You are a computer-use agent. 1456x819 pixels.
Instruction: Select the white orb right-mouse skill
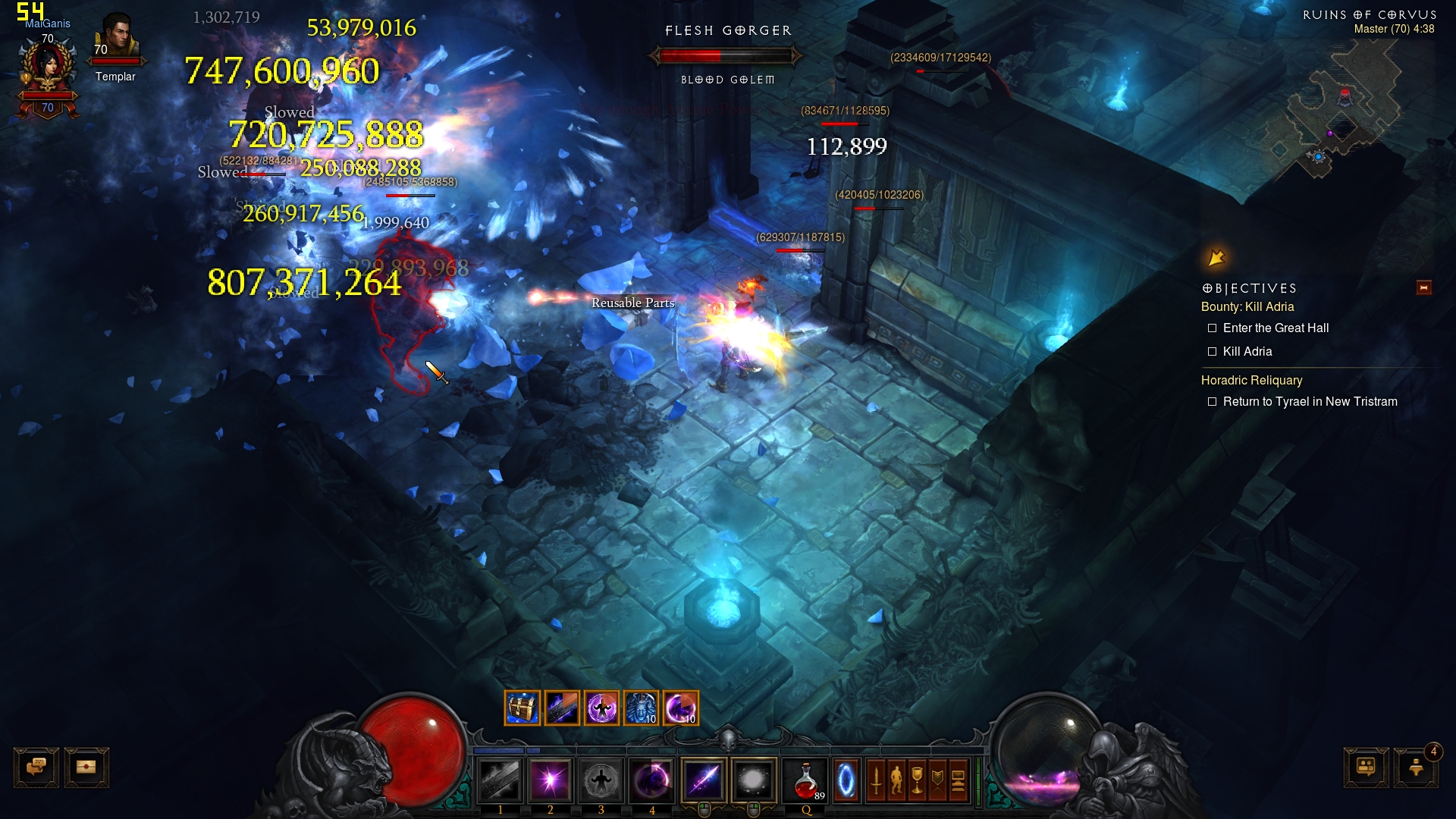pos(753,780)
